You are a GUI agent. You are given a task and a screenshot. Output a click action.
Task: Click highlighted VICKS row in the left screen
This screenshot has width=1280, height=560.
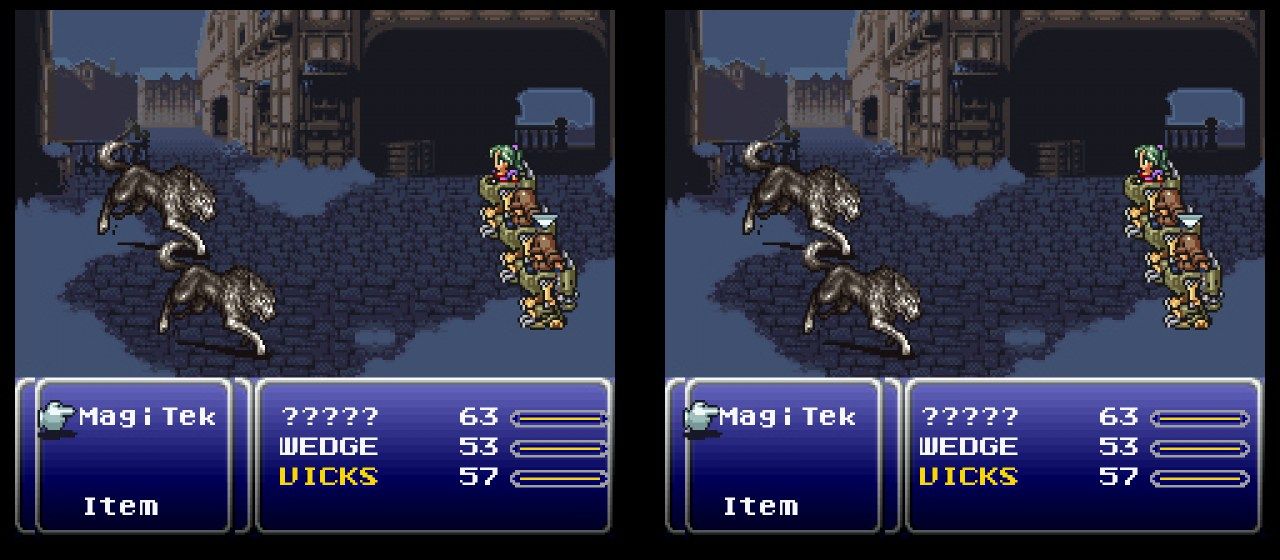(x=328, y=476)
